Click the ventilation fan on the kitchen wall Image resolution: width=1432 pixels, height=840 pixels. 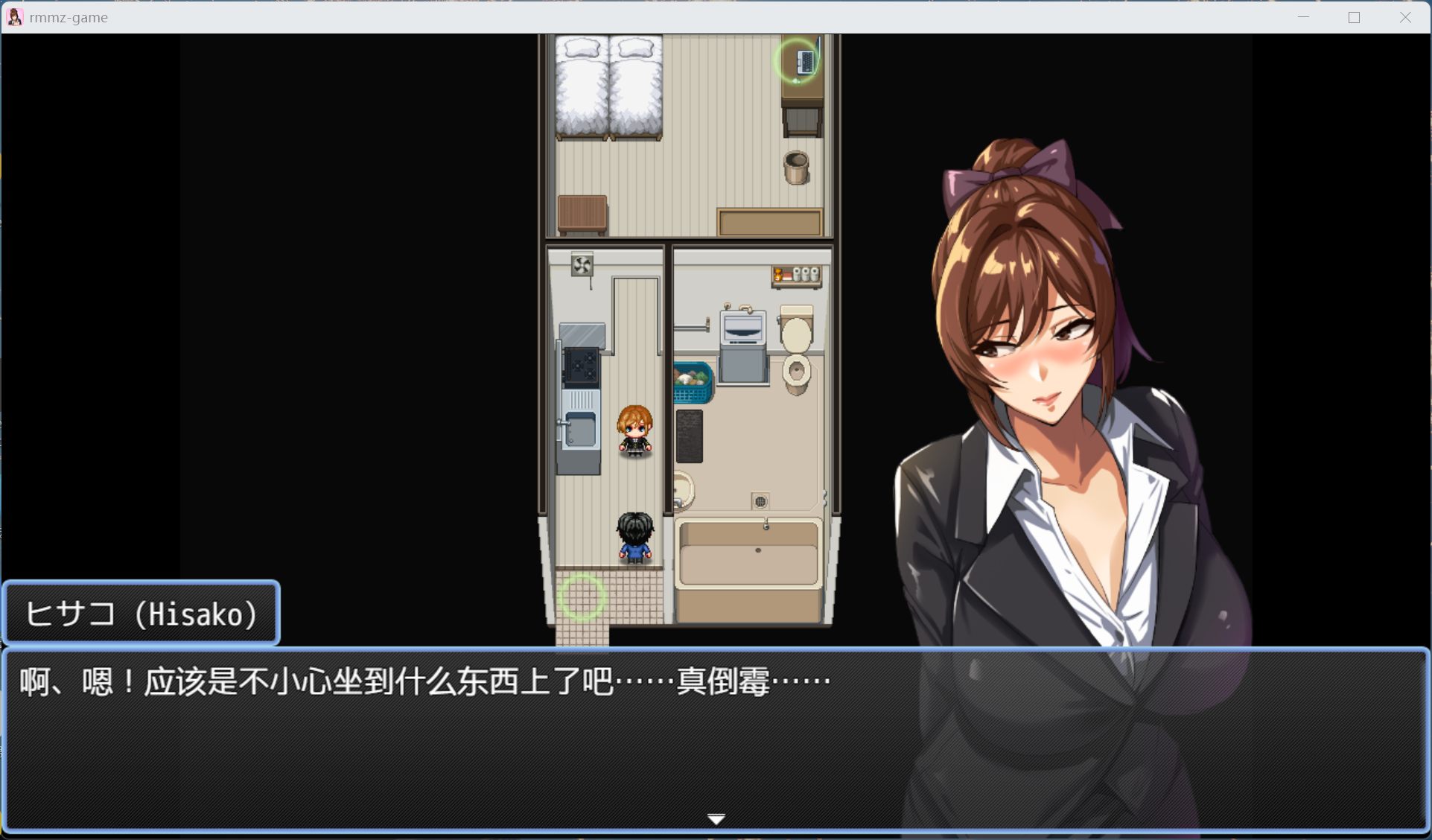coord(581,265)
